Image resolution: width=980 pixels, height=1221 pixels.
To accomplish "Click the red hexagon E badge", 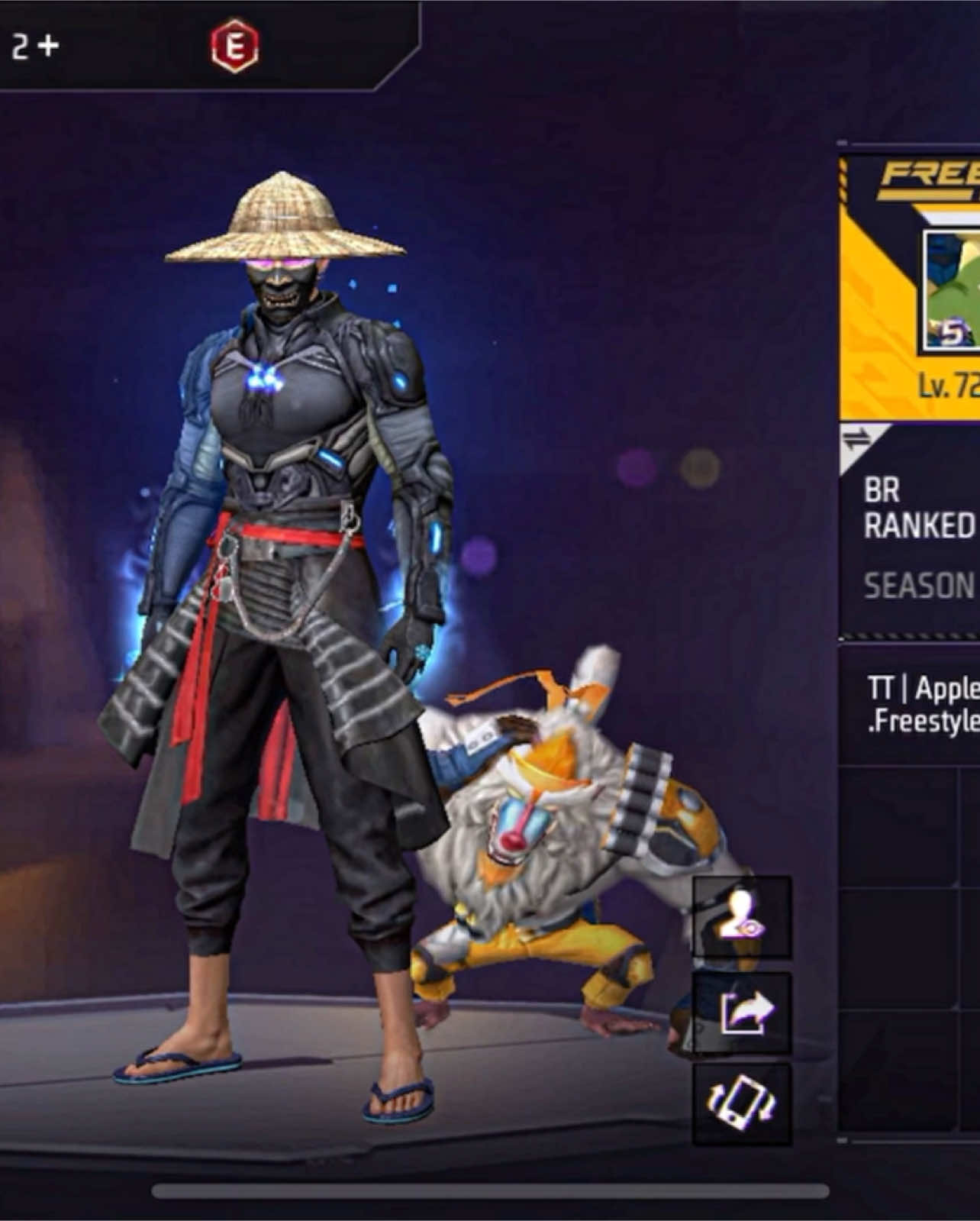I will coord(234,47).
